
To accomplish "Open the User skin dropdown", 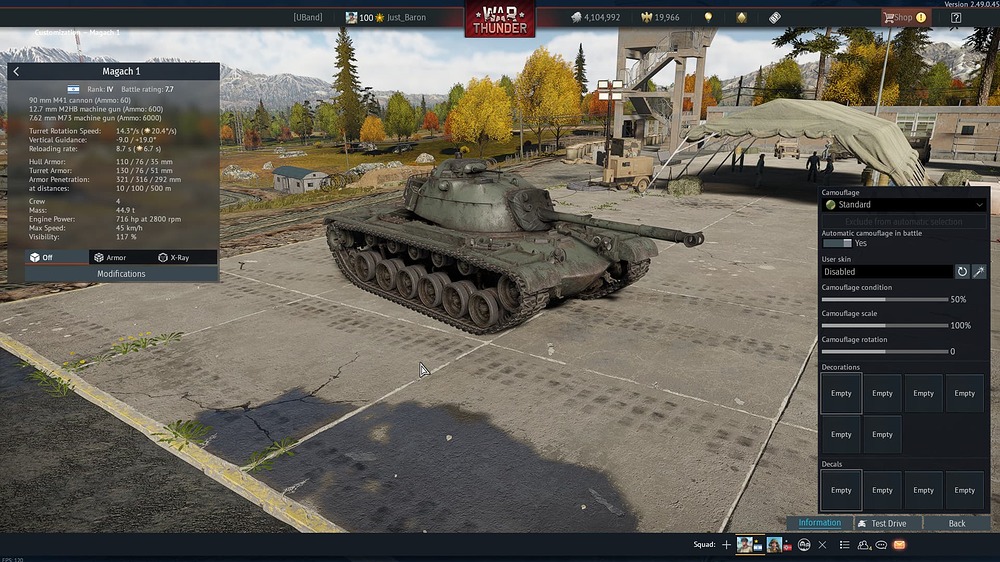I will point(886,271).
